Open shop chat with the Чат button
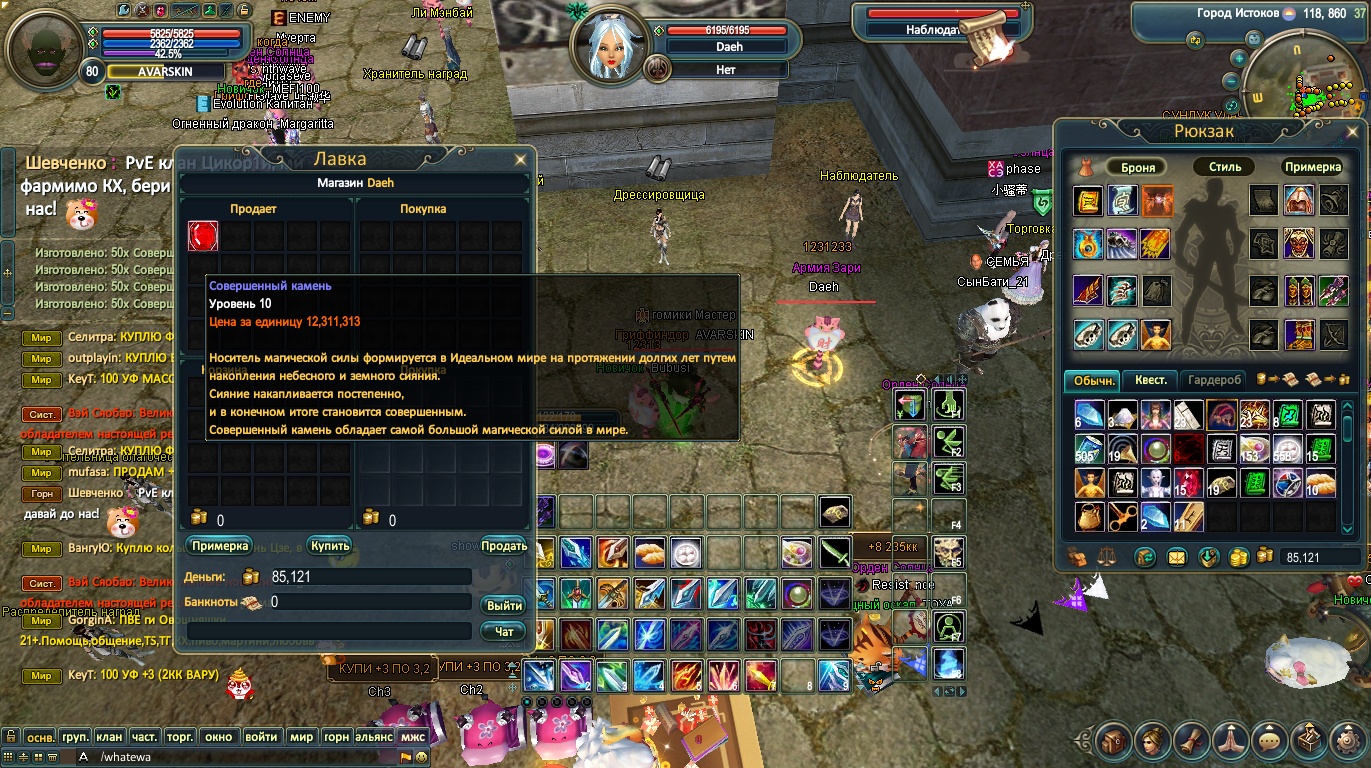1371x768 pixels. click(504, 631)
